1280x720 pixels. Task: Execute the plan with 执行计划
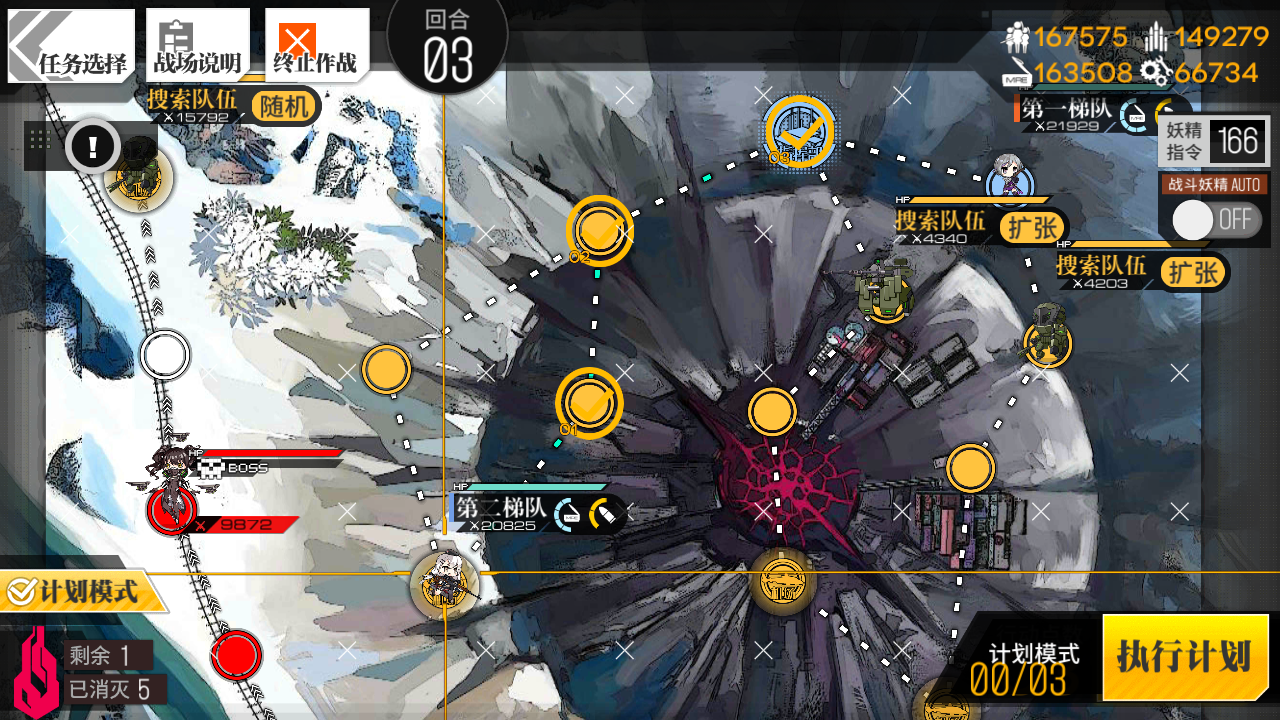[x=1185, y=657]
